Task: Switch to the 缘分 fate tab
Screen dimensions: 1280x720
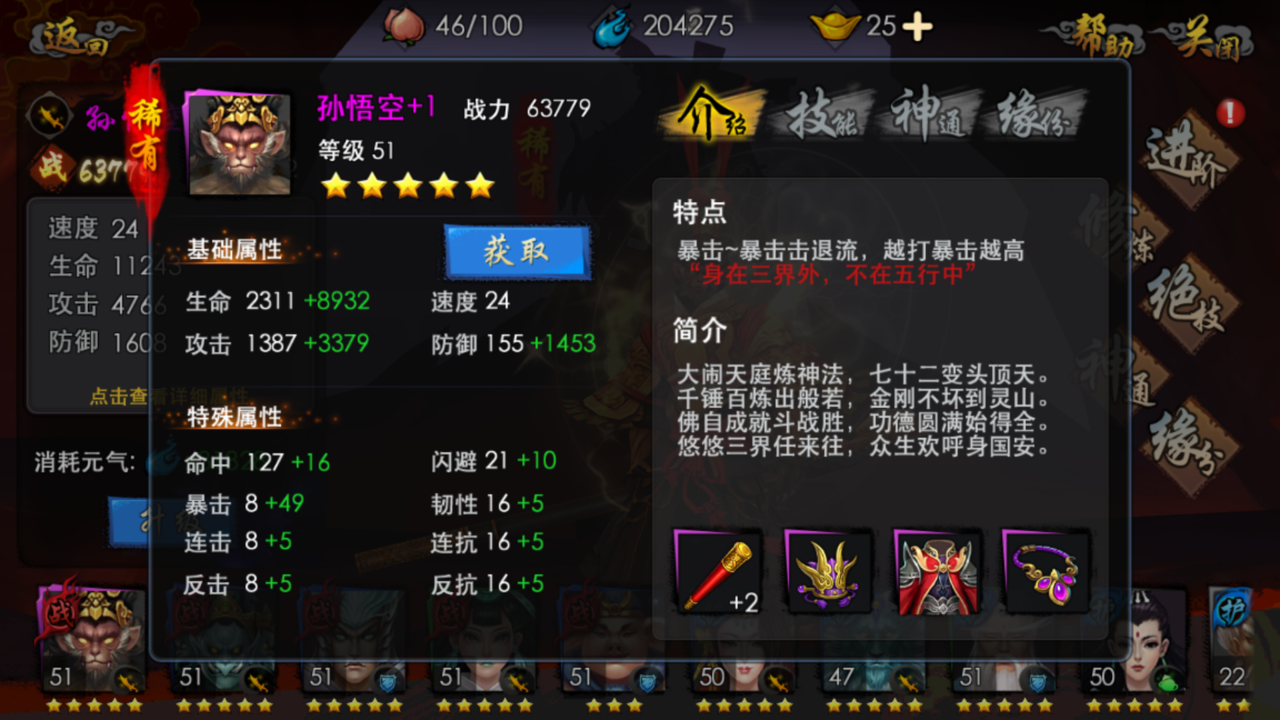Action: 1032,115
